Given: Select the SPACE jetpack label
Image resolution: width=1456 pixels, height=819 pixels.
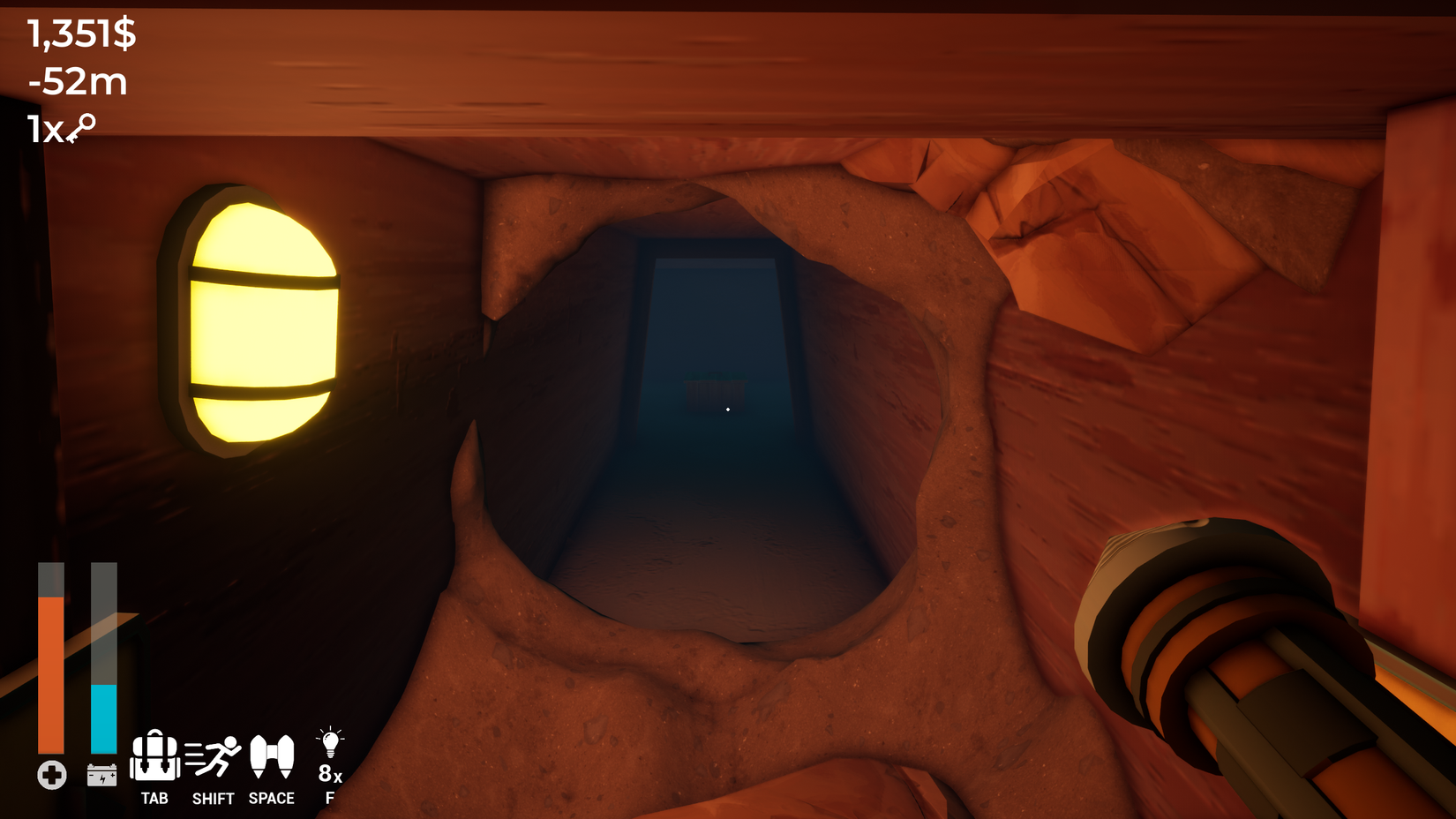Looking at the screenshot, I should 272,798.
